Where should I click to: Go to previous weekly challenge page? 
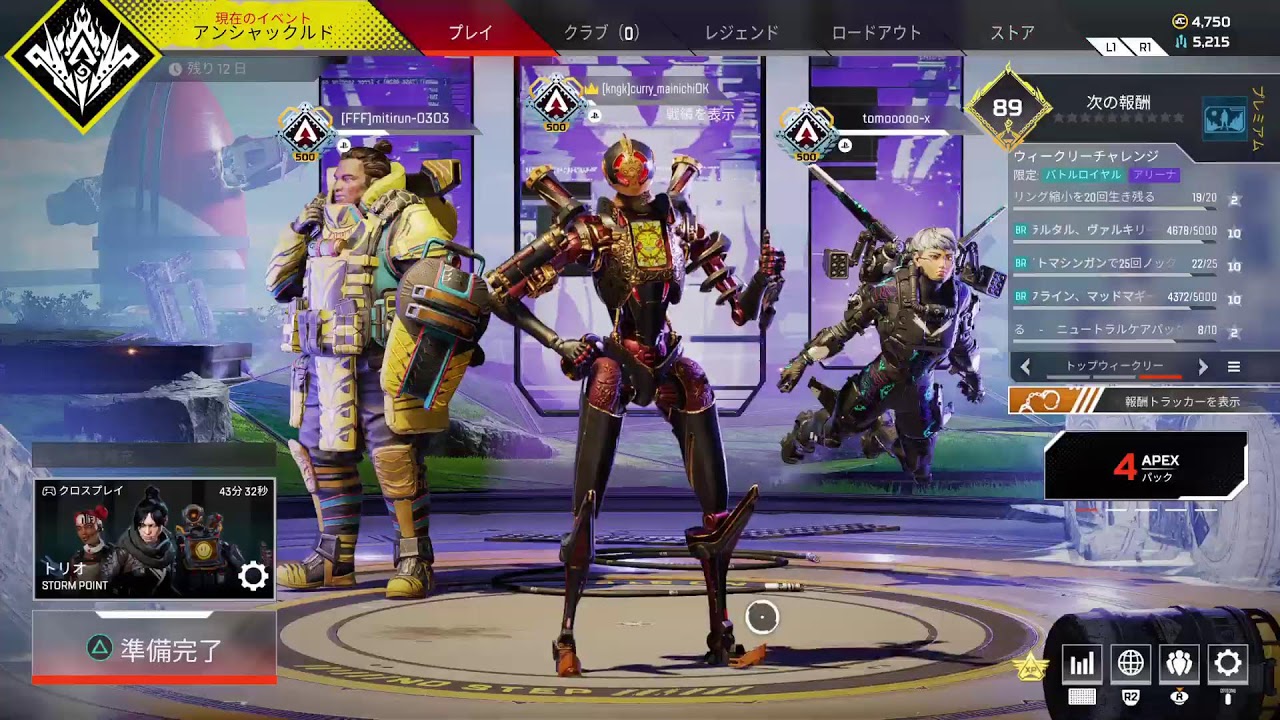tap(1025, 367)
